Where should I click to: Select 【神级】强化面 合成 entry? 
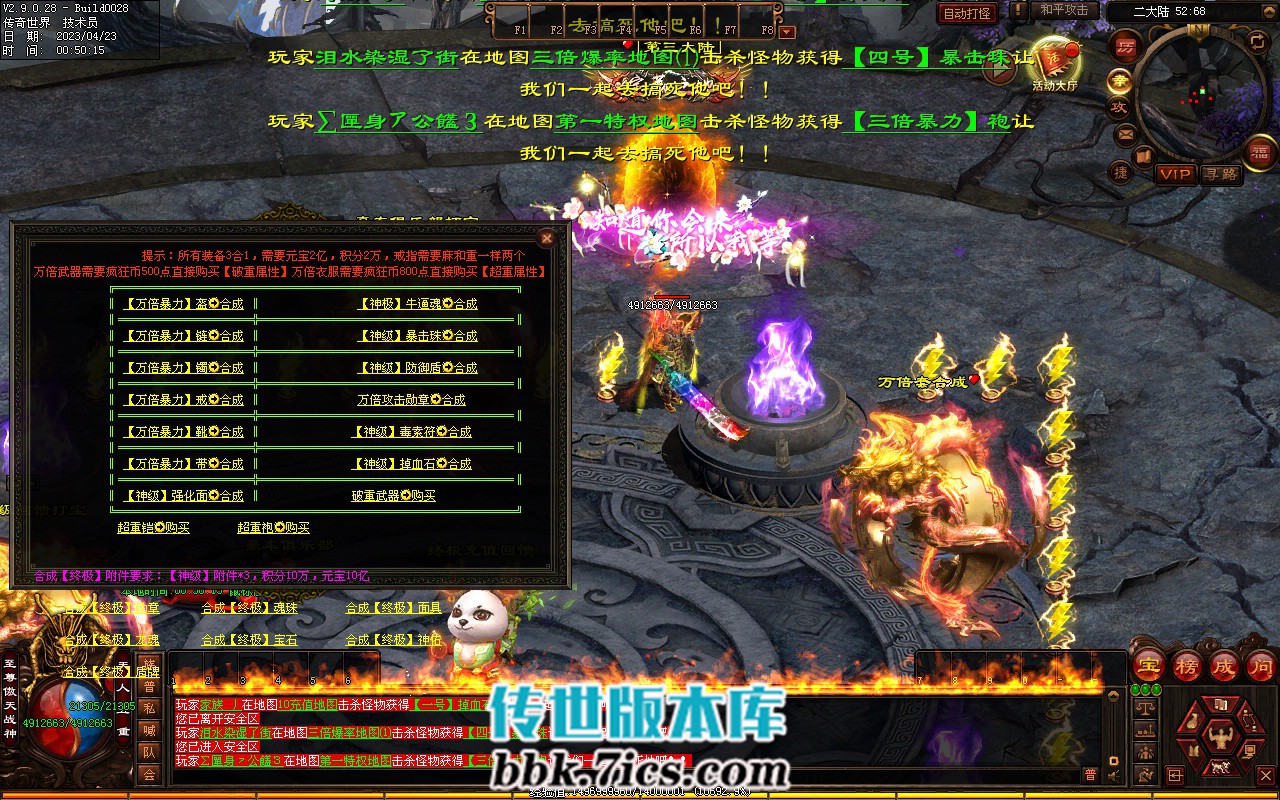[183, 496]
